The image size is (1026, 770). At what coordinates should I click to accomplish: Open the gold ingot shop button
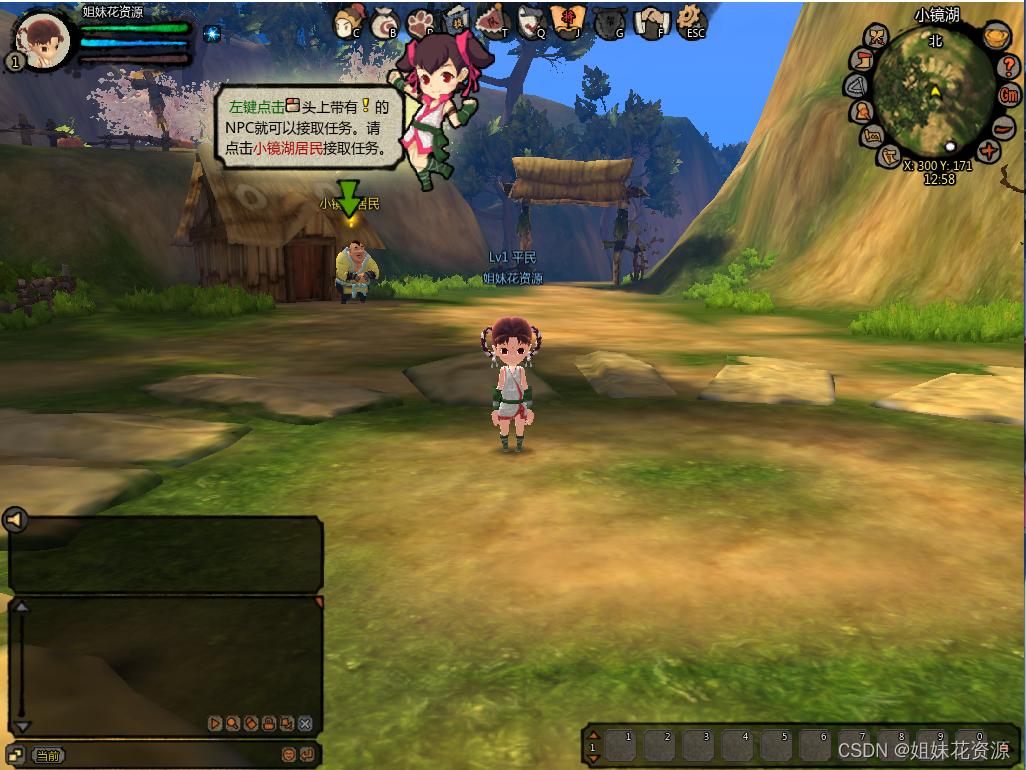point(994,38)
